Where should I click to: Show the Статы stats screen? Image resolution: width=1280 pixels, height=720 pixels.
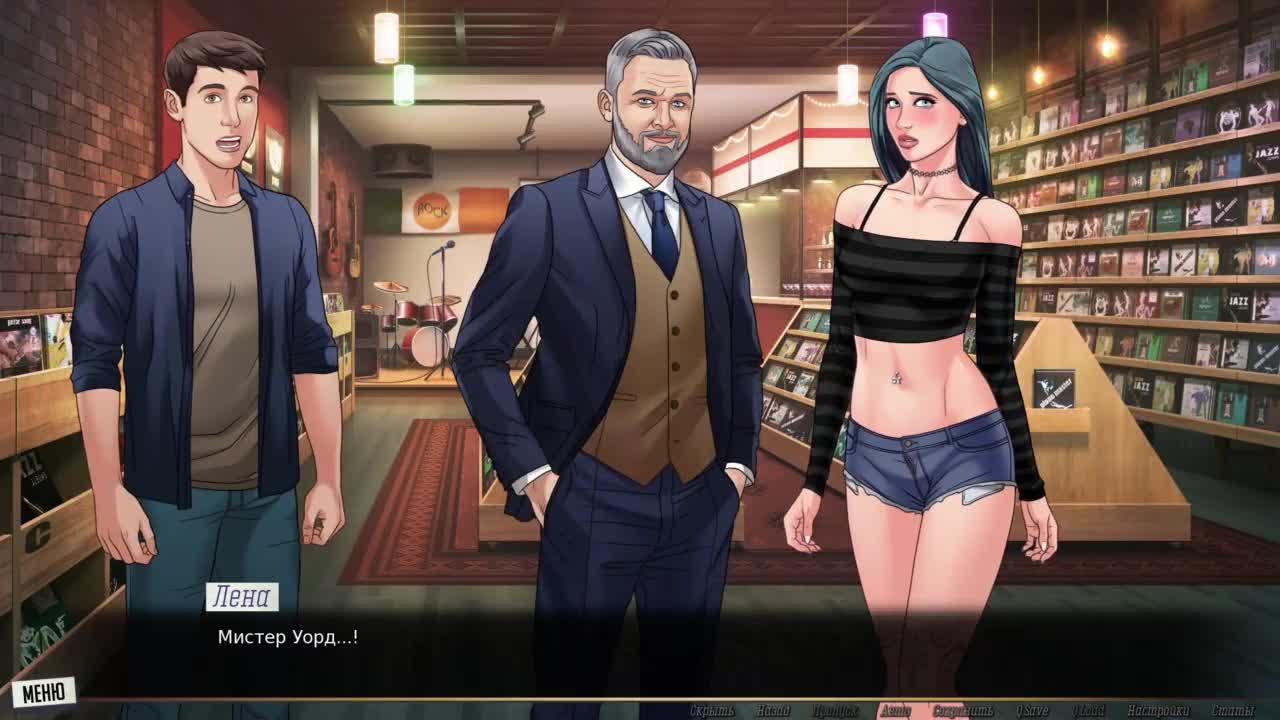(x=1233, y=711)
